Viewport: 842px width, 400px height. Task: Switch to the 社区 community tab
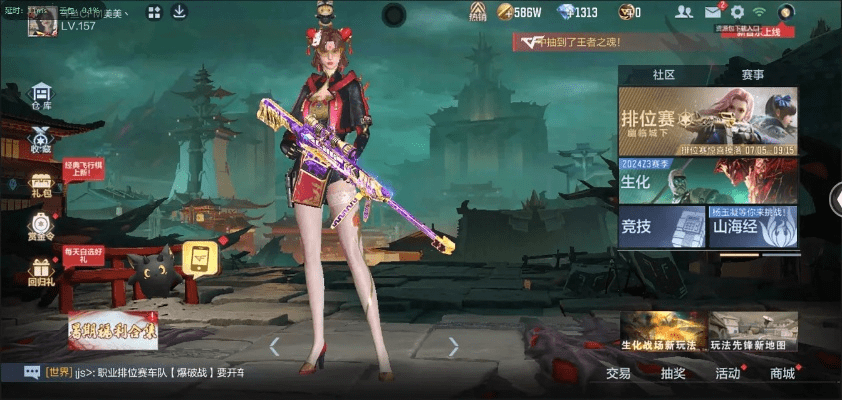click(x=663, y=74)
